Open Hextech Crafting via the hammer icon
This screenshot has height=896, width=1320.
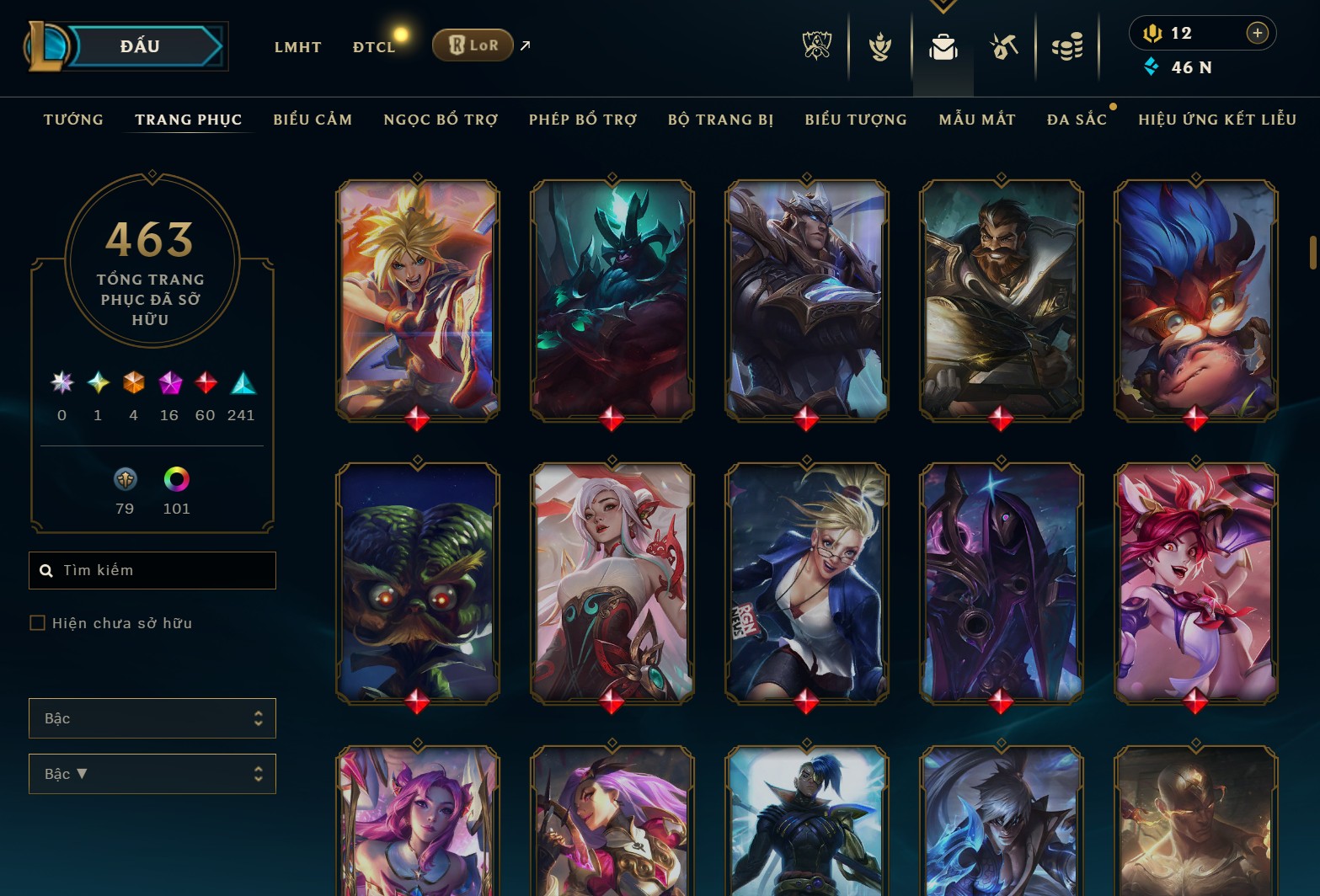tap(1004, 46)
